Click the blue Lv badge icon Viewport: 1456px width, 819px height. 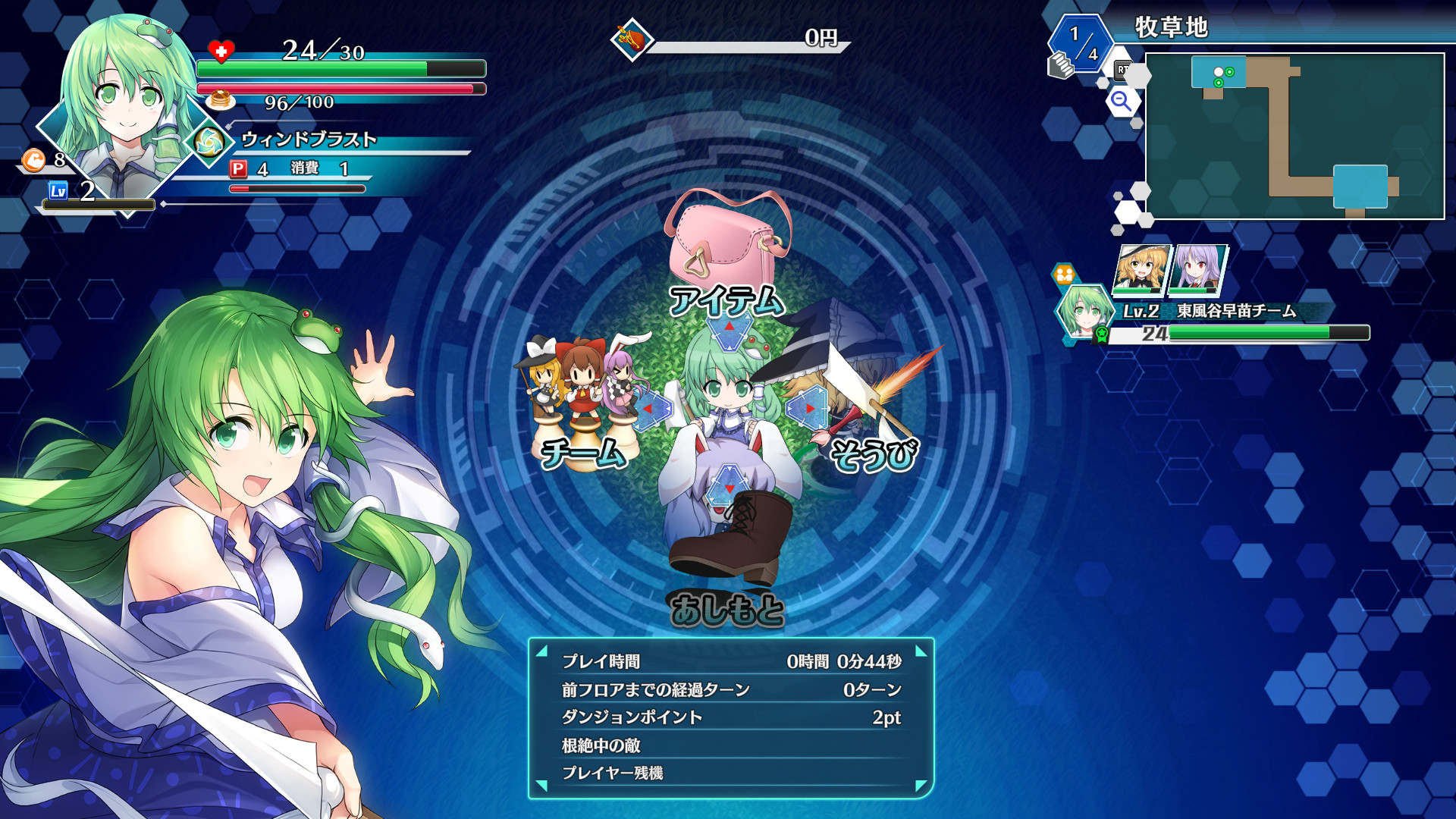pos(57,191)
